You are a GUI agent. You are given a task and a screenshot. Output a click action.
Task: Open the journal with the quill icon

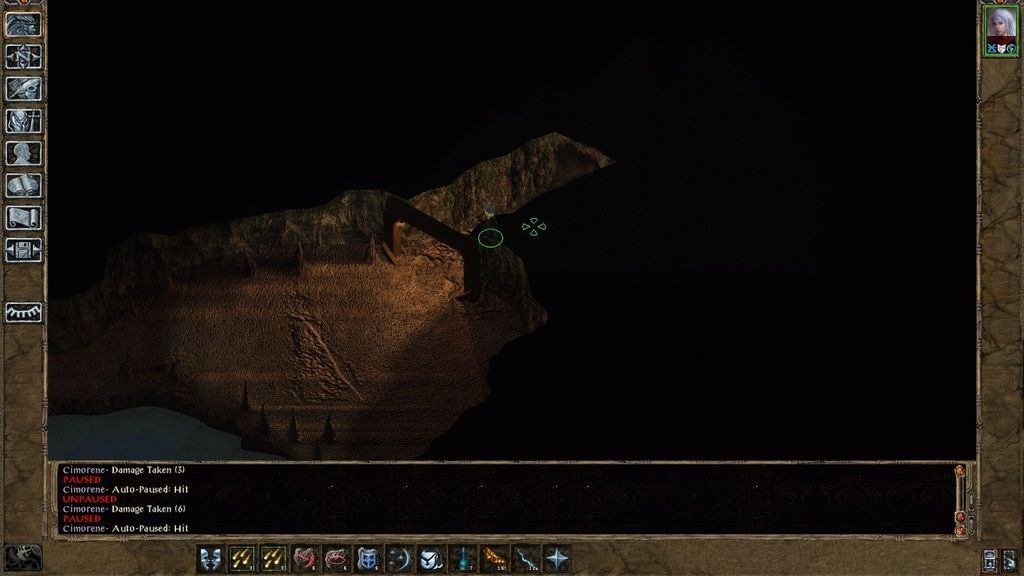pos(24,88)
